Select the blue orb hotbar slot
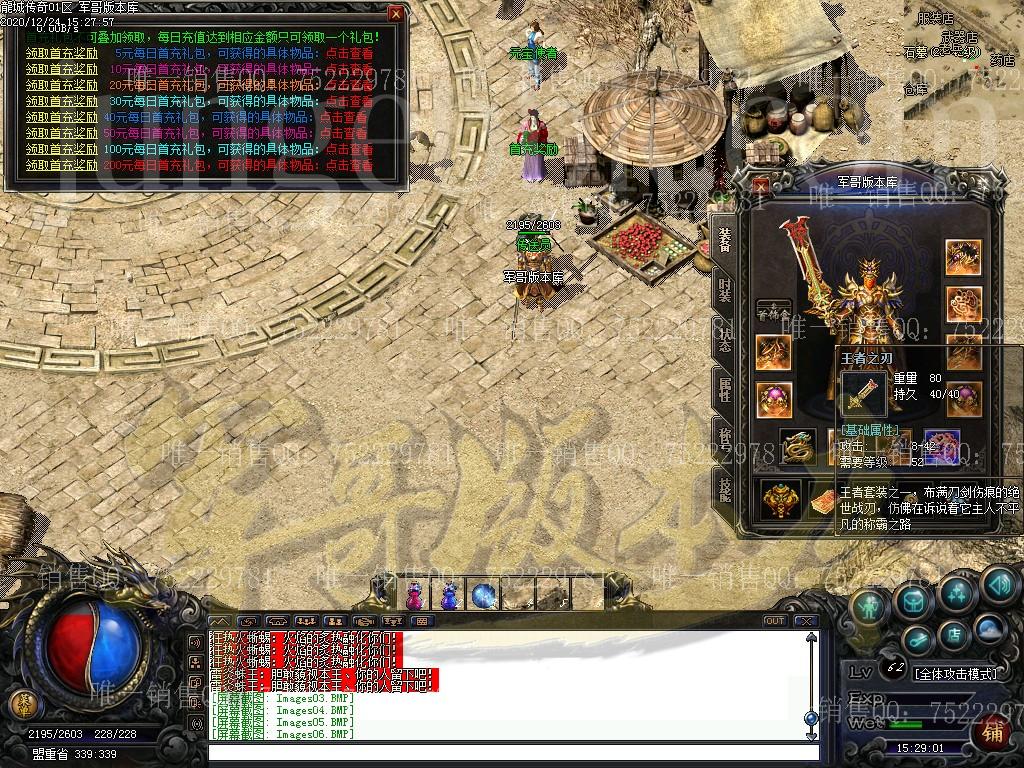Image resolution: width=1024 pixels, height=768 pixels. tap(484, 596)
